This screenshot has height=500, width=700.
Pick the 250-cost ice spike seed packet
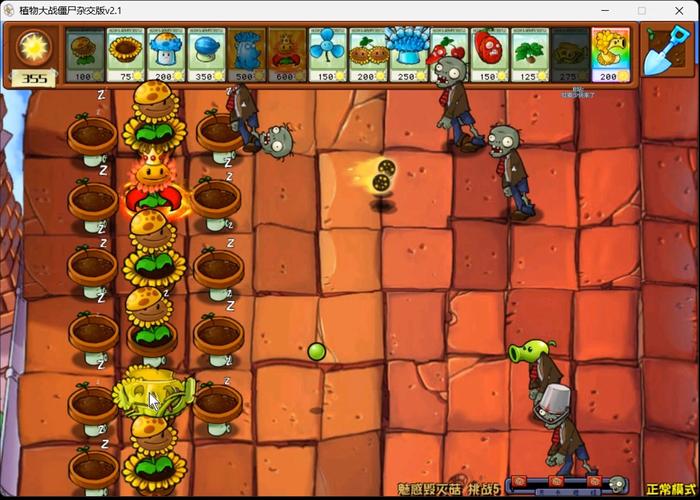[x=409, y=54]
